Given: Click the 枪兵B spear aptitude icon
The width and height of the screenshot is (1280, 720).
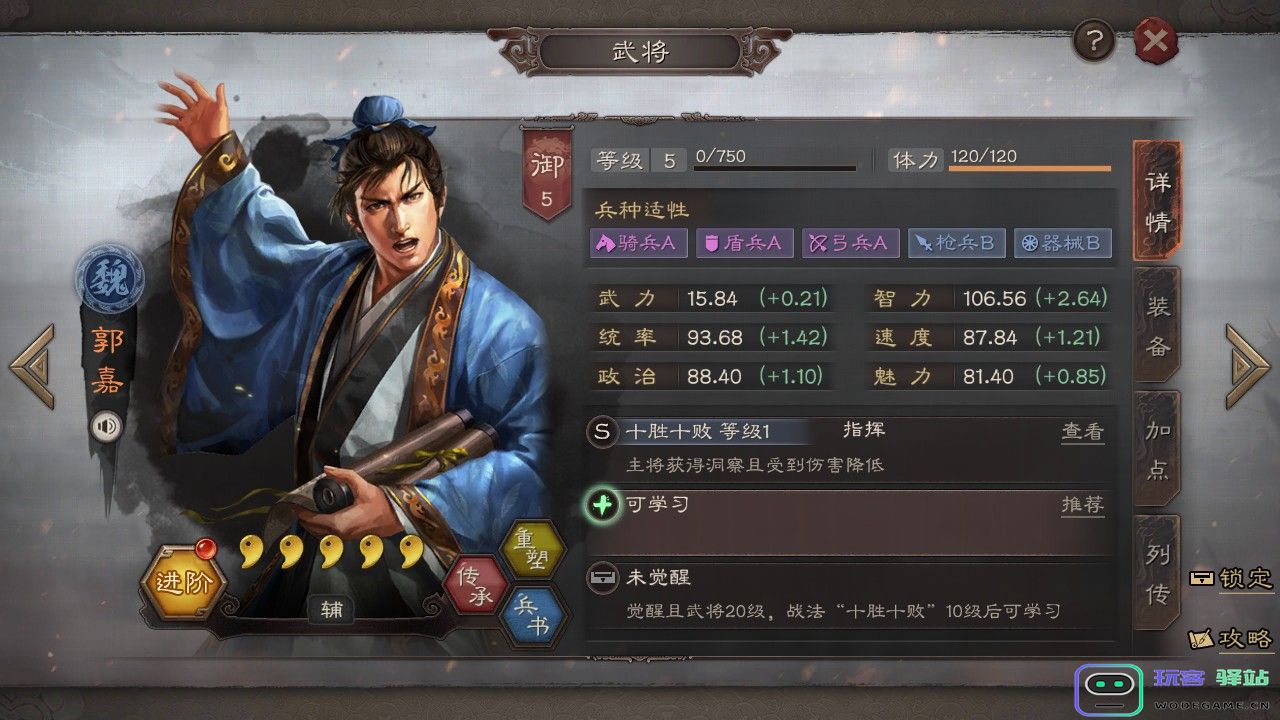Looking at the screenshot, I should (x=957, y=242).
